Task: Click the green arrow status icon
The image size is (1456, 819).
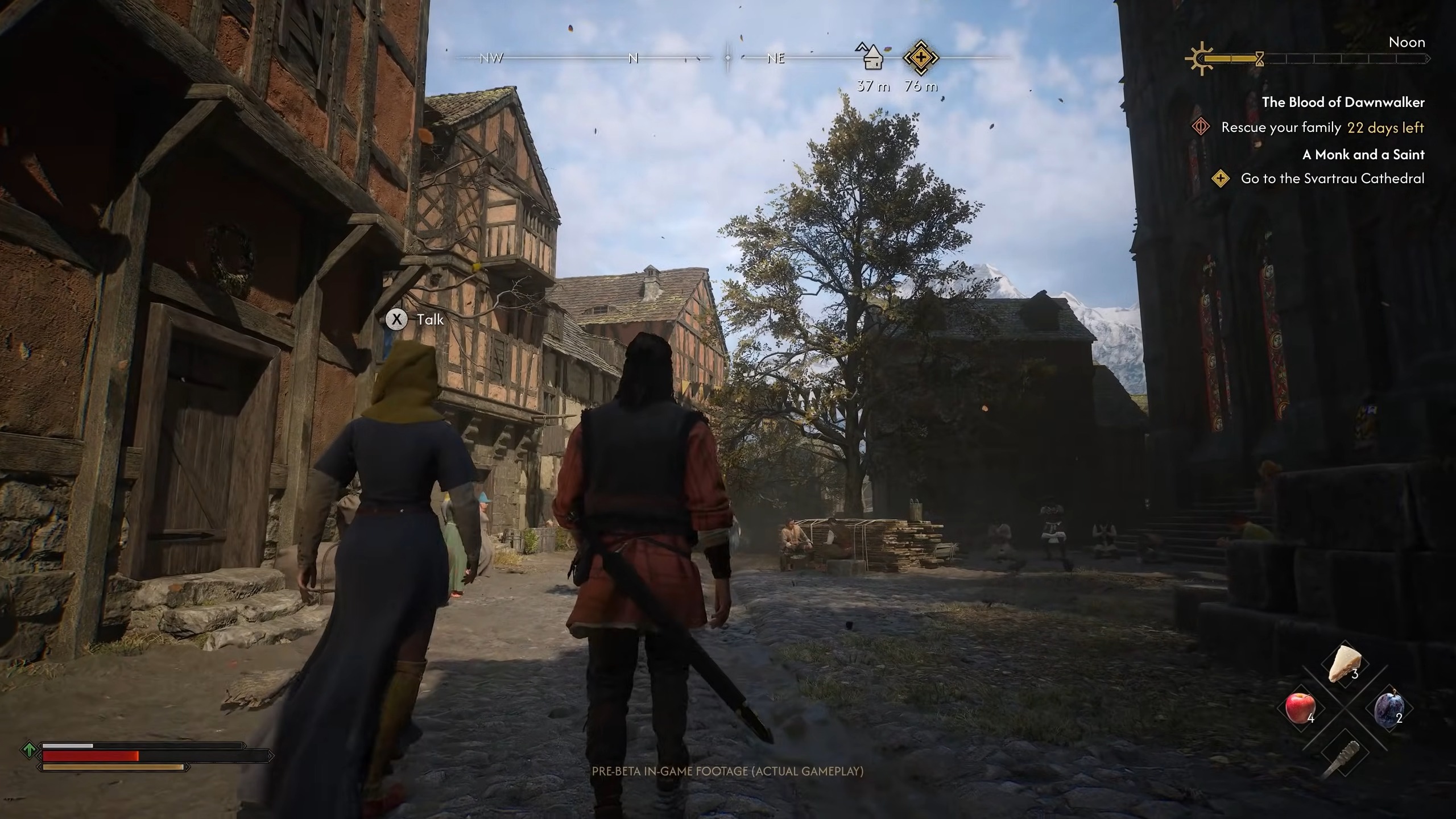Action: coord(28,750)
